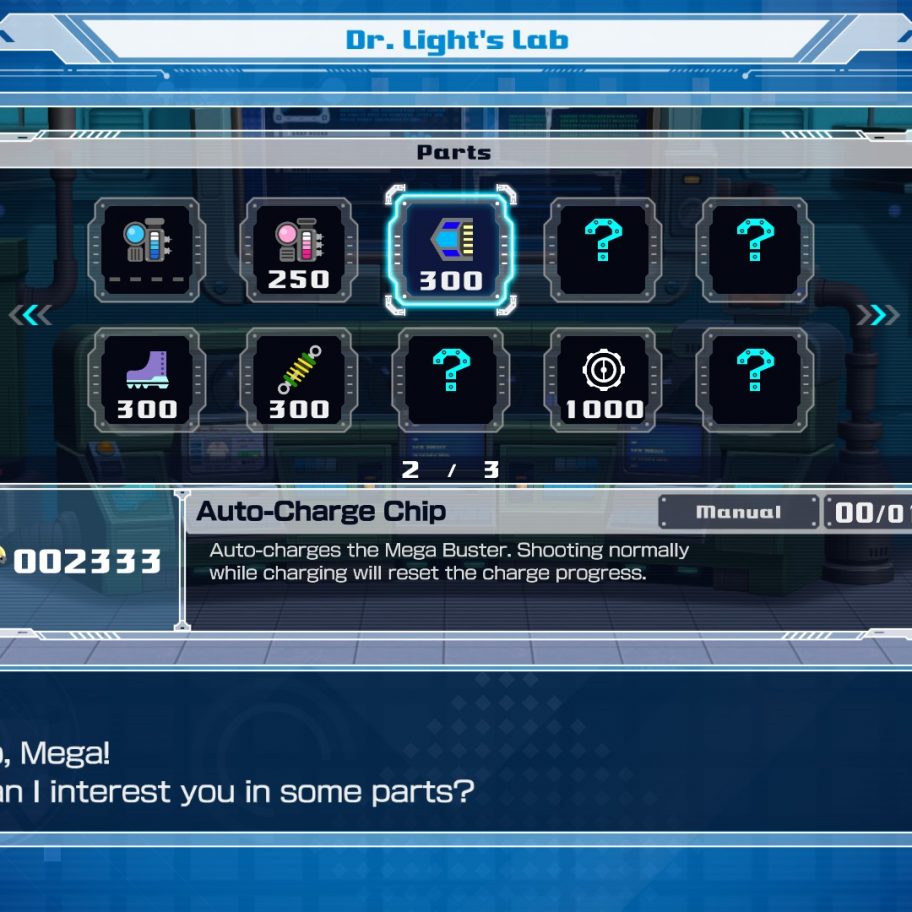Select the yellow spring shock absorber part
Screen dimensions: 912x912
click(298, 380)
